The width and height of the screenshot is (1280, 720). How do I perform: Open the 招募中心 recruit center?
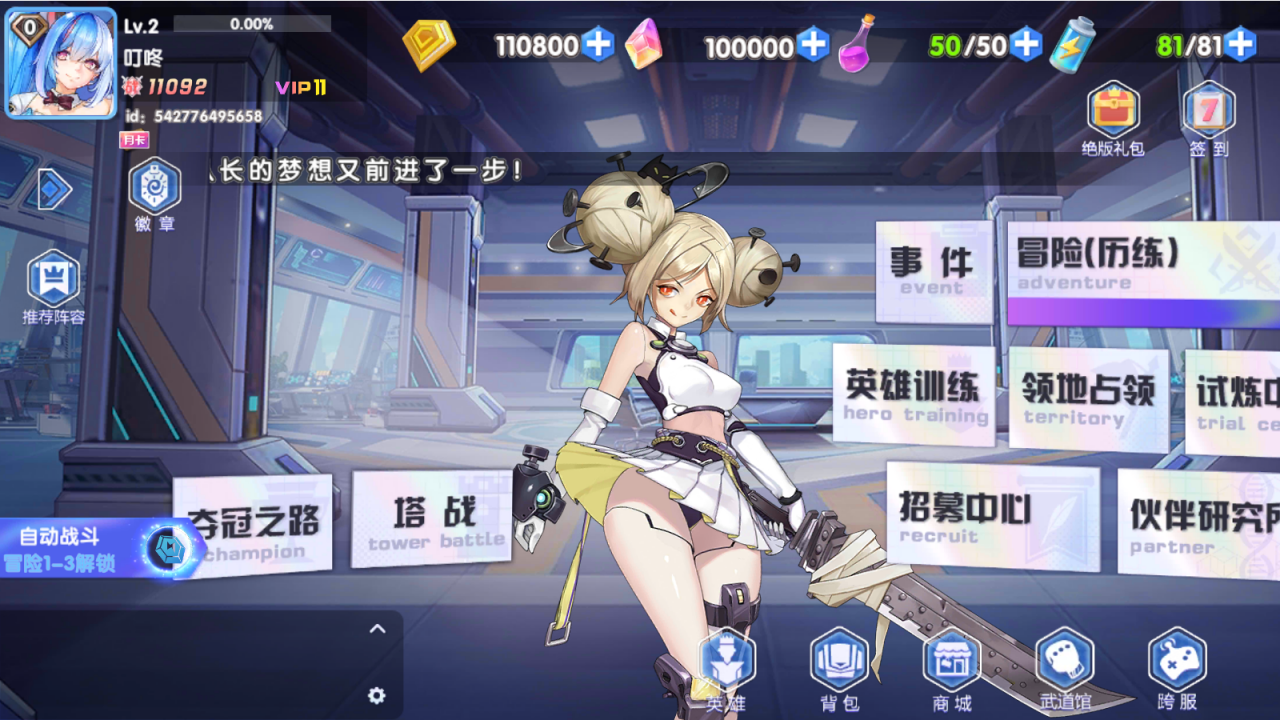tap(992, 515)
